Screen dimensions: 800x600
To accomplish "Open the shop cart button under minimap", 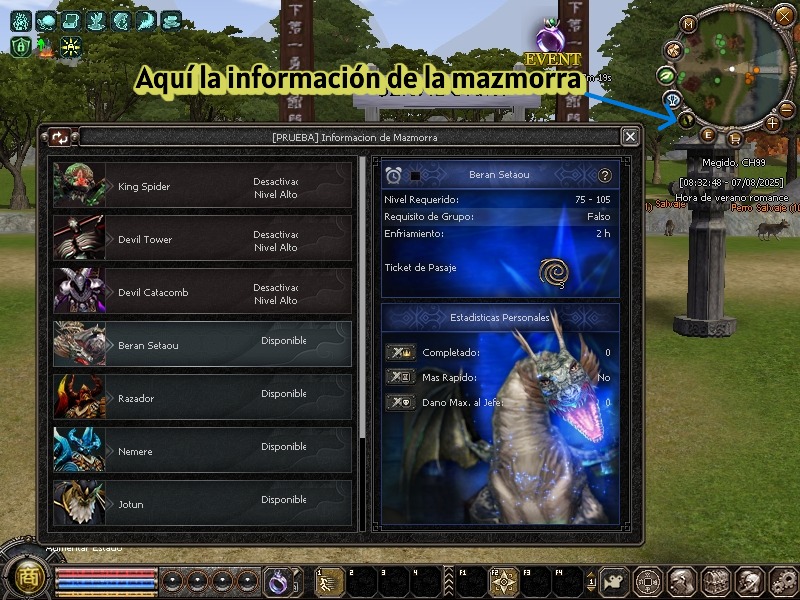I will tap(735, 138).
